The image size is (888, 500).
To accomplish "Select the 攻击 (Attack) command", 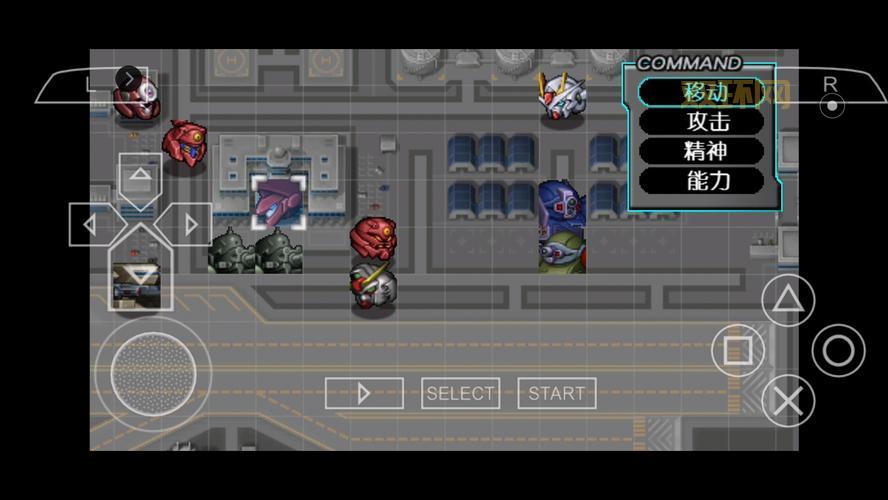I will (701, 122).
